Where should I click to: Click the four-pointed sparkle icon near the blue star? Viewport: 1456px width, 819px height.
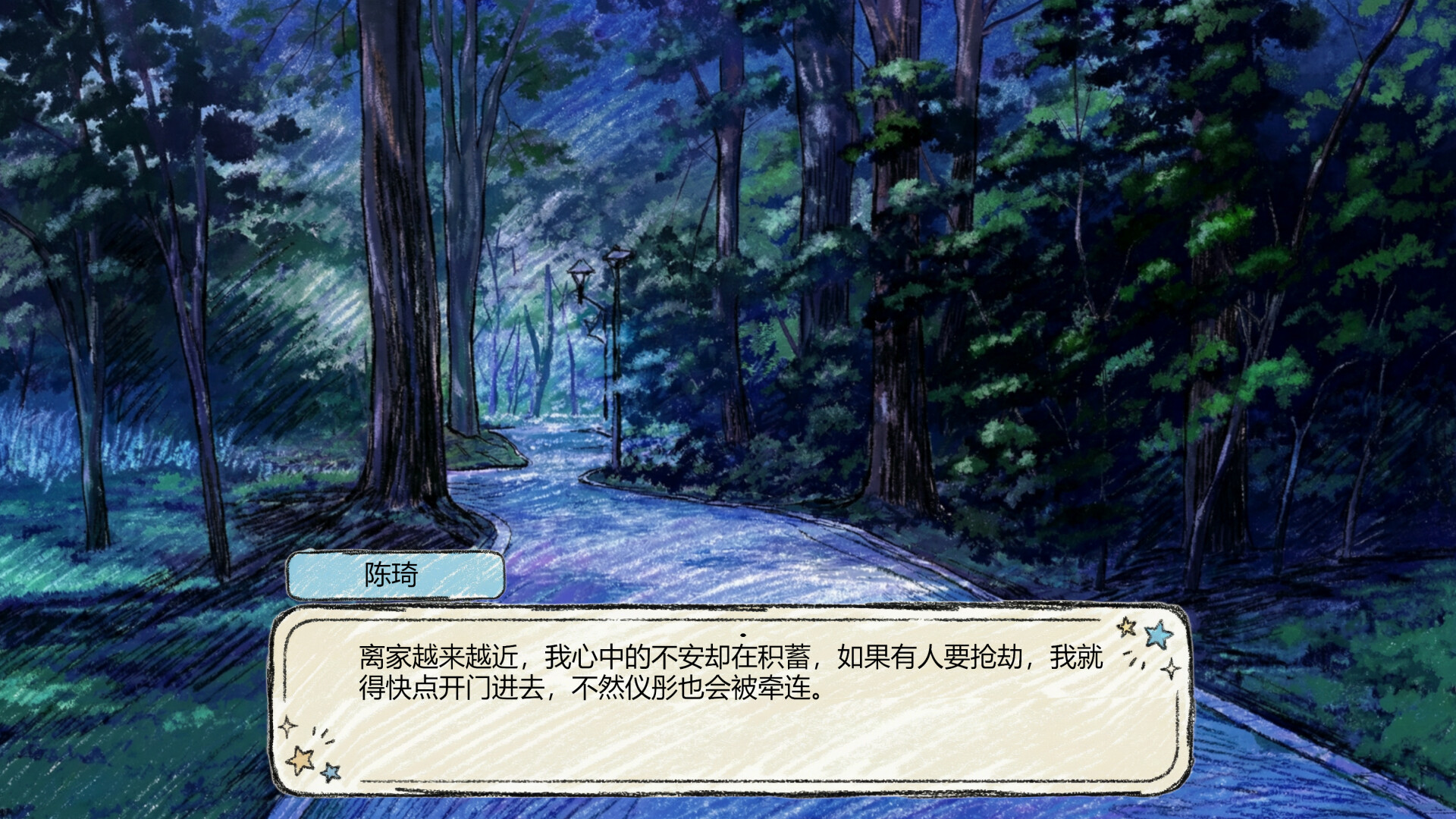click(x=1171, y=668)
